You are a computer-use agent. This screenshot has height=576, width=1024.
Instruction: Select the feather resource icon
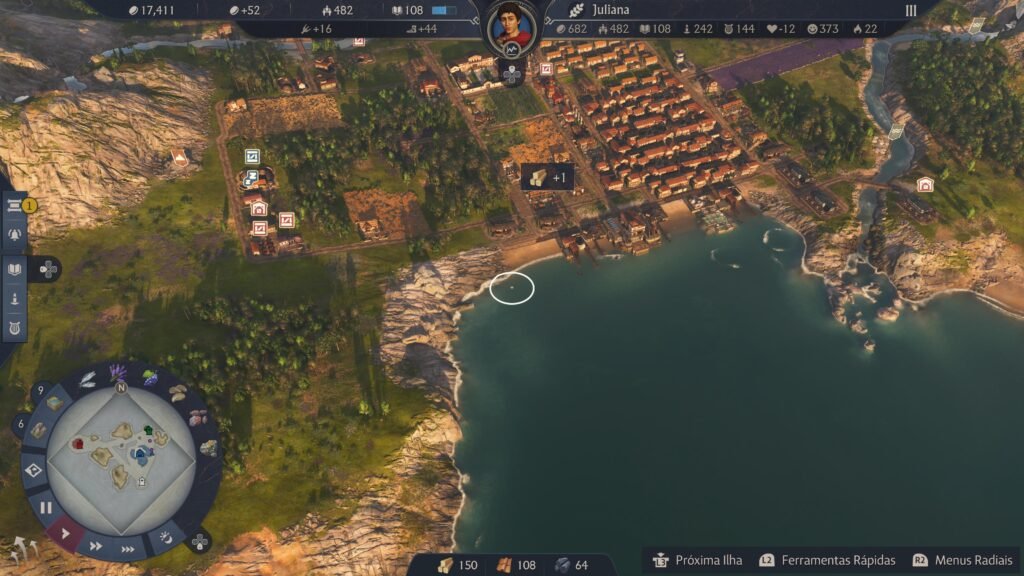[88, 379]
